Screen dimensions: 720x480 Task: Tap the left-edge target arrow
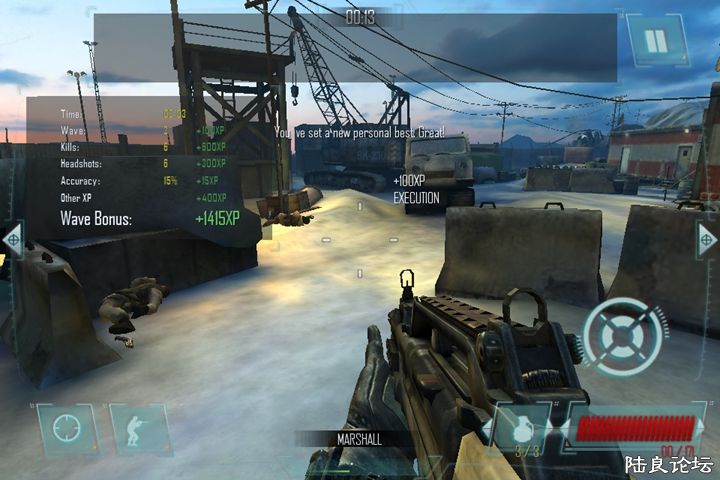[x=12, y=240]
